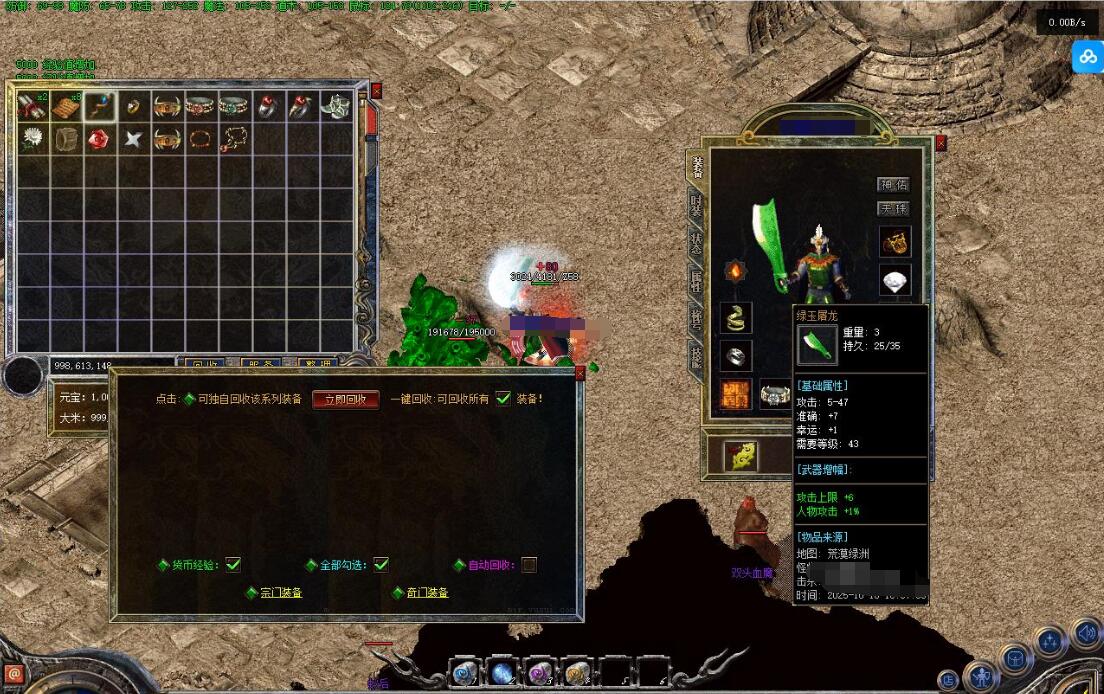Click the 立即回收 recycle button
This screenshot has width=1104, height=694.
coord(345,399)
